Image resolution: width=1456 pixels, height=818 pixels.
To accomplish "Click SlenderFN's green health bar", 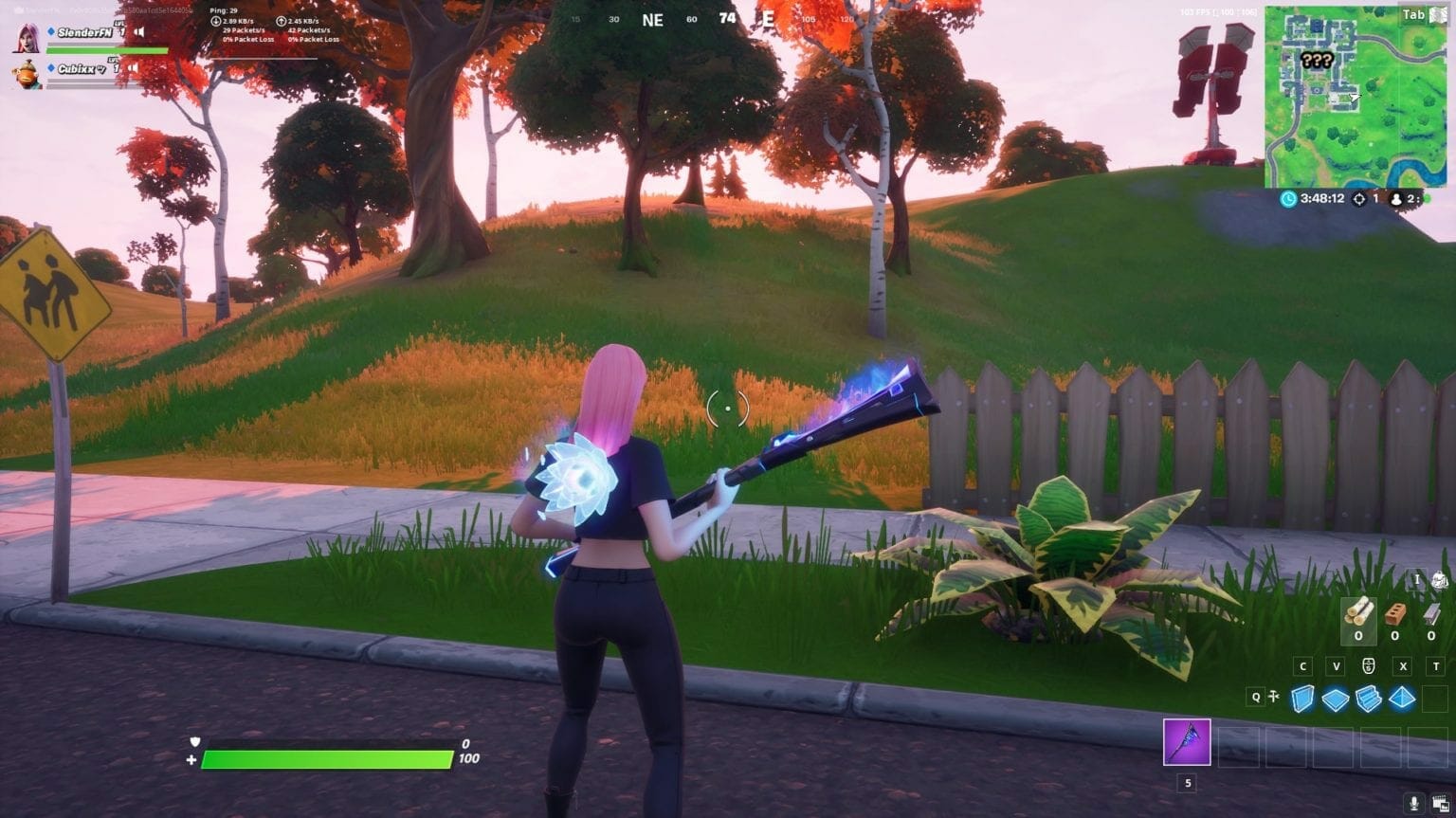I will coord(105,50).
